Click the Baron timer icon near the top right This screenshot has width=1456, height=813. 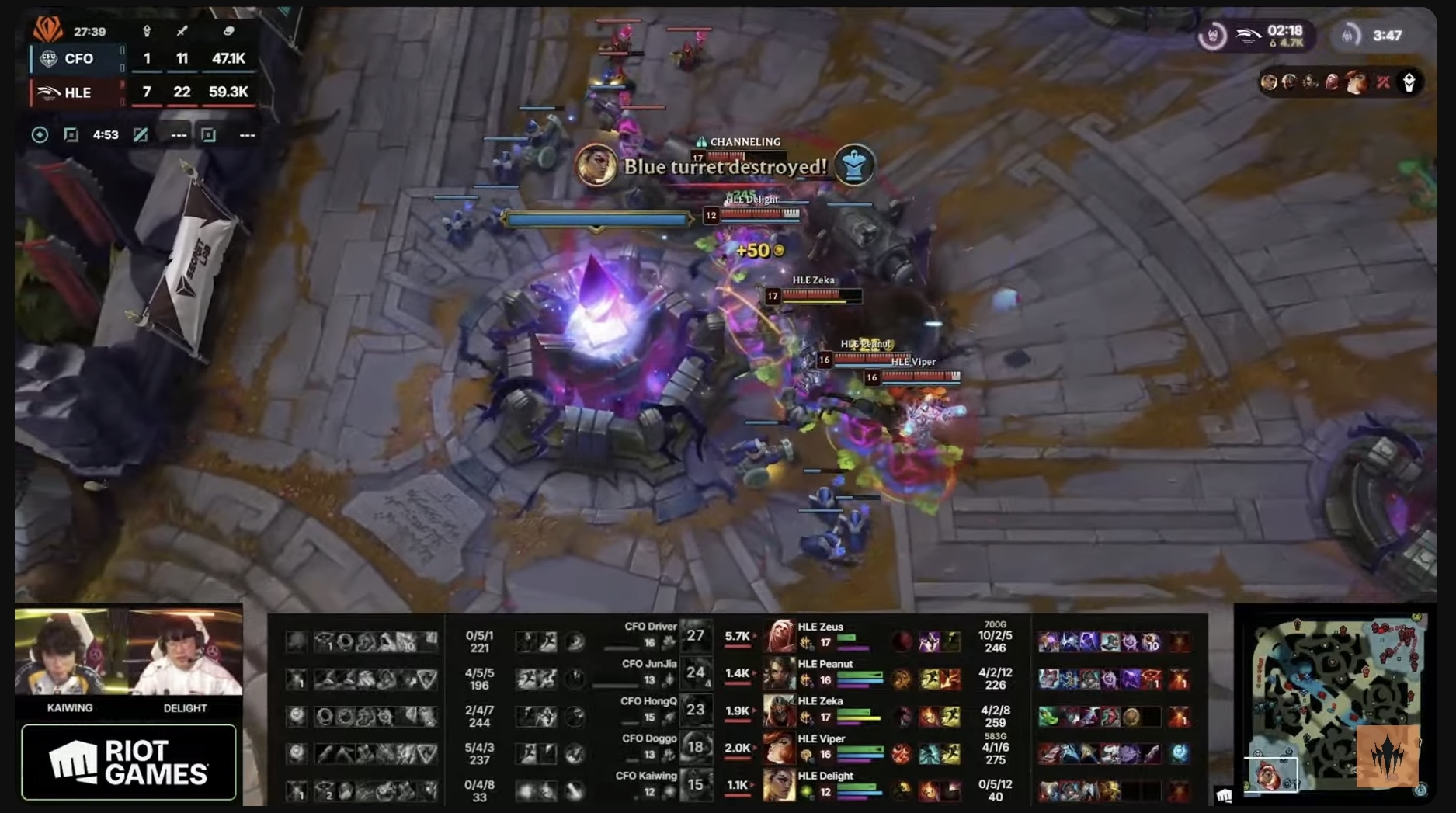point(1213,35)
